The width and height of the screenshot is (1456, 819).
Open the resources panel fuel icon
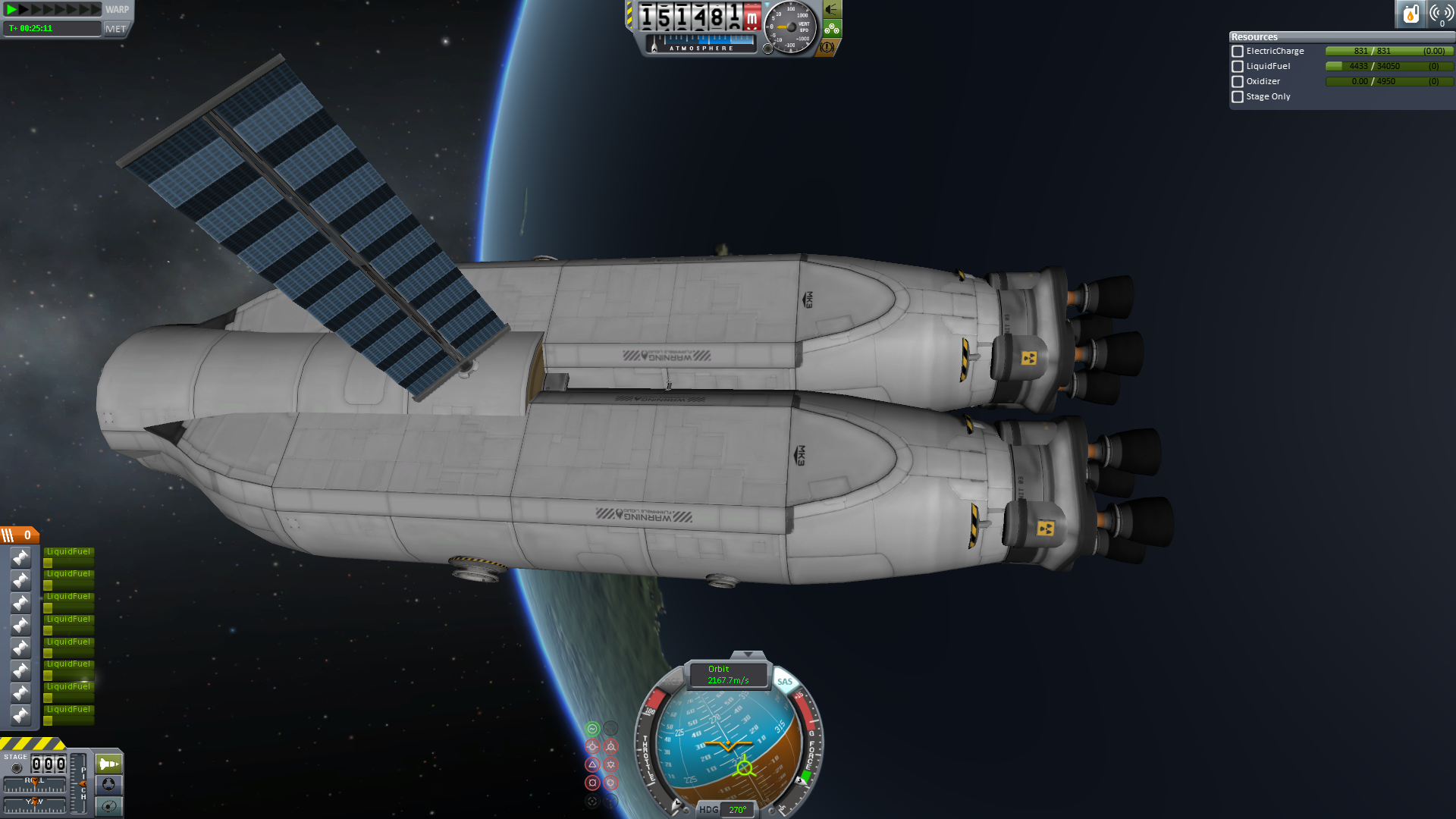(x=1410, y=14)
